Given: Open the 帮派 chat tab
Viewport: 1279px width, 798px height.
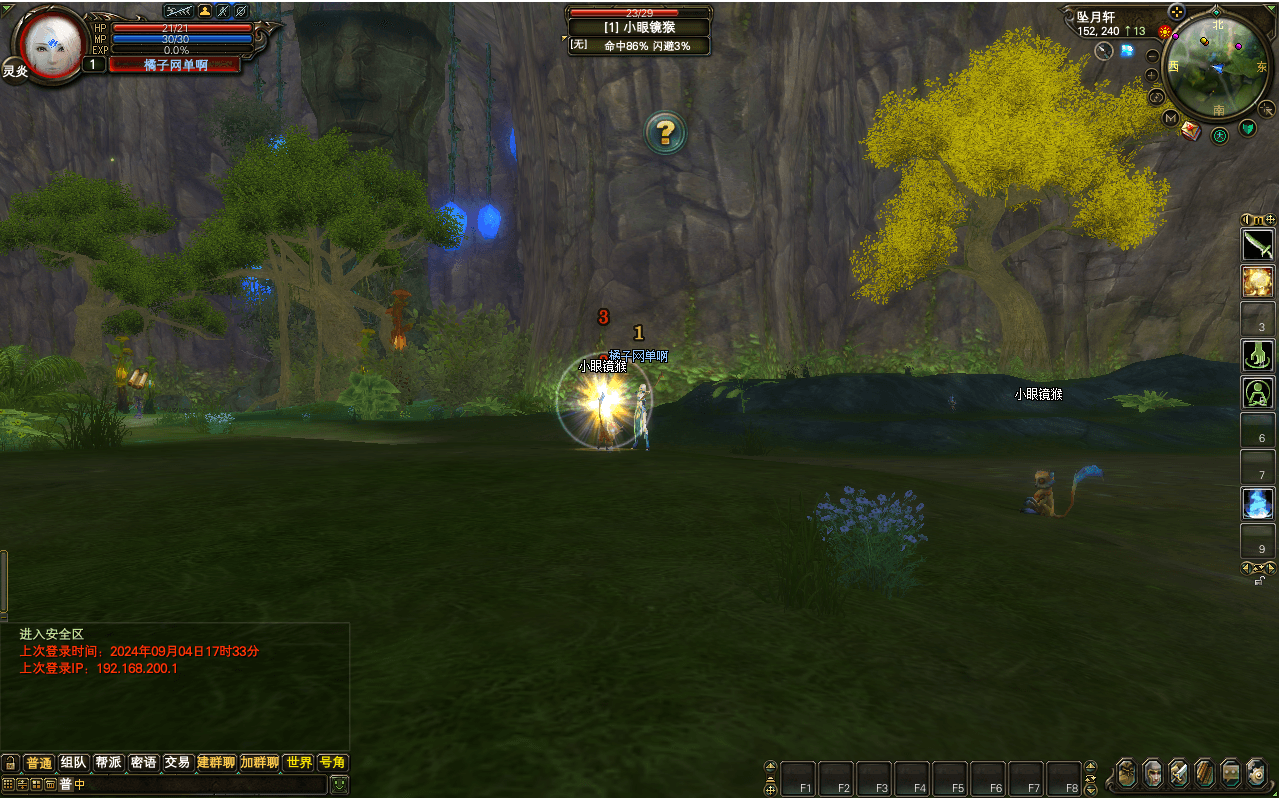Looking at the screenshot, I should [x=108, y=763].
